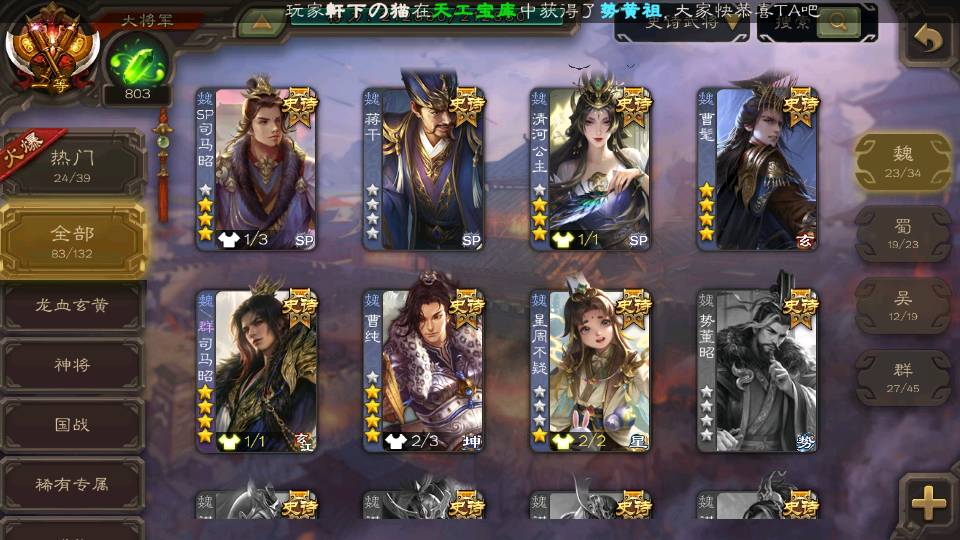Screen dimensions: 960x540
Task: Open the 蒋干 general card
Action: [423, 168]
